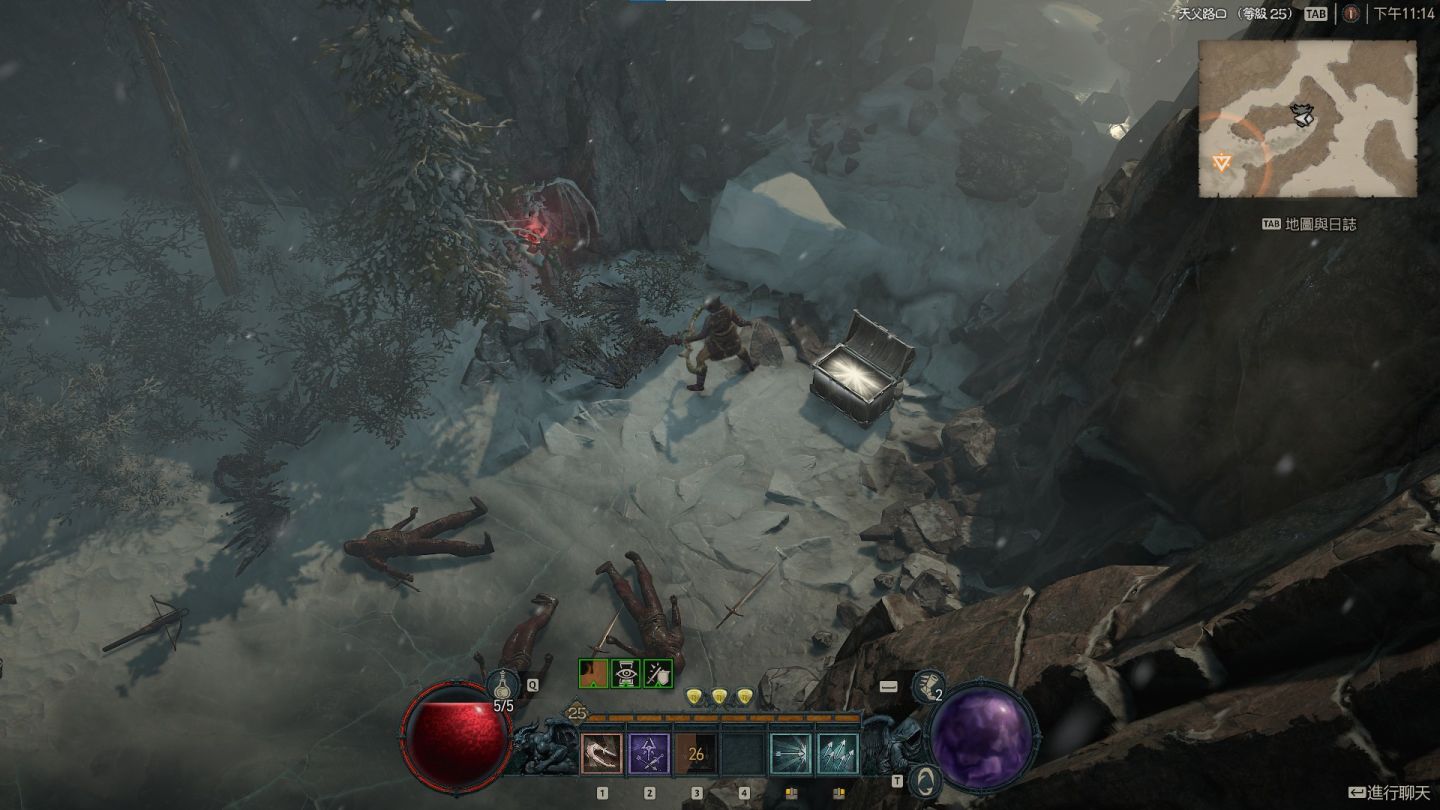The height and width of the screenshot is (810, 1440).
Task: Activate the curved blade slash skill
Action: (602, 754)
